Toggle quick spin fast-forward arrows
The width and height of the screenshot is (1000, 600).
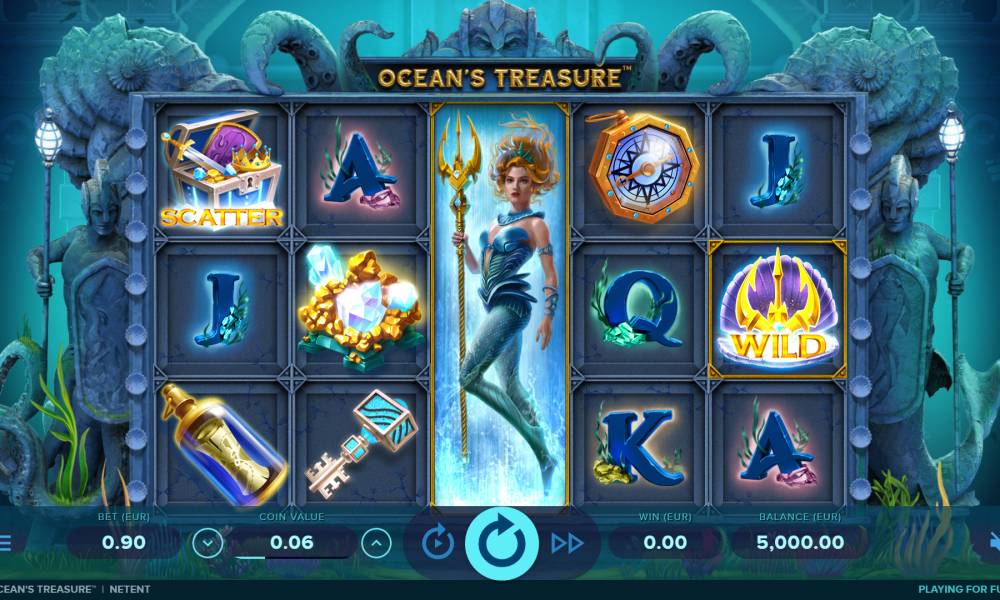[x=567, y=543]
